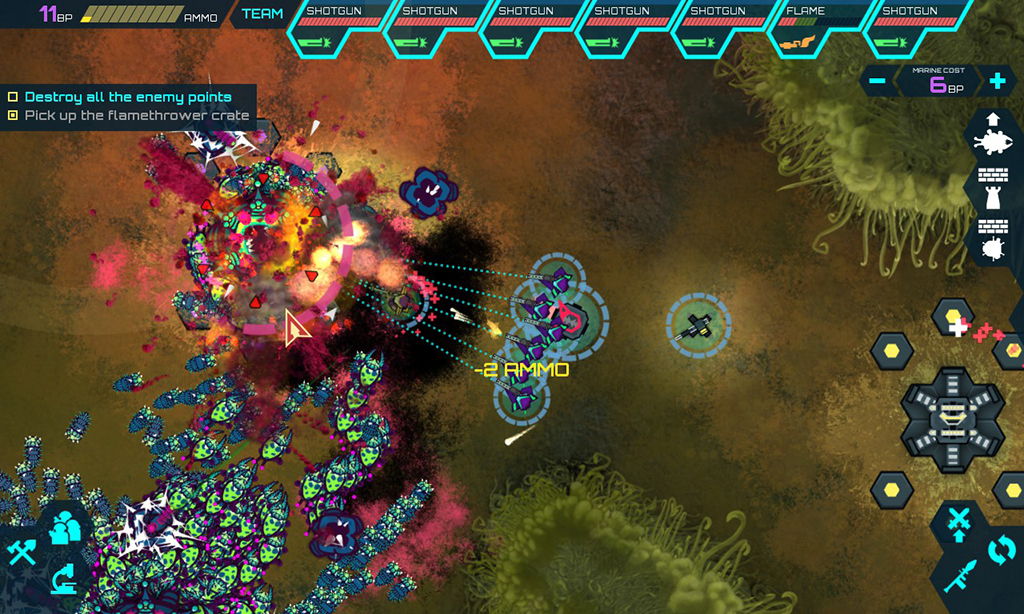
Task: Choose the advance-on-bug arrow stance icon
Action: 993,135
